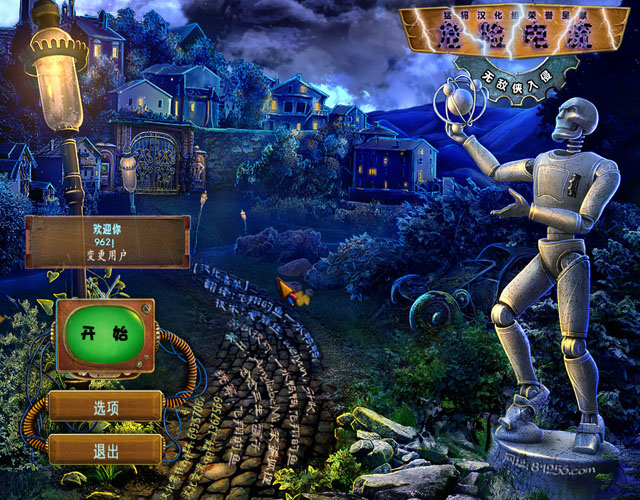Open the 选项 options menu
Viewport: 640px width, 500px height.
tap(106, 407)
